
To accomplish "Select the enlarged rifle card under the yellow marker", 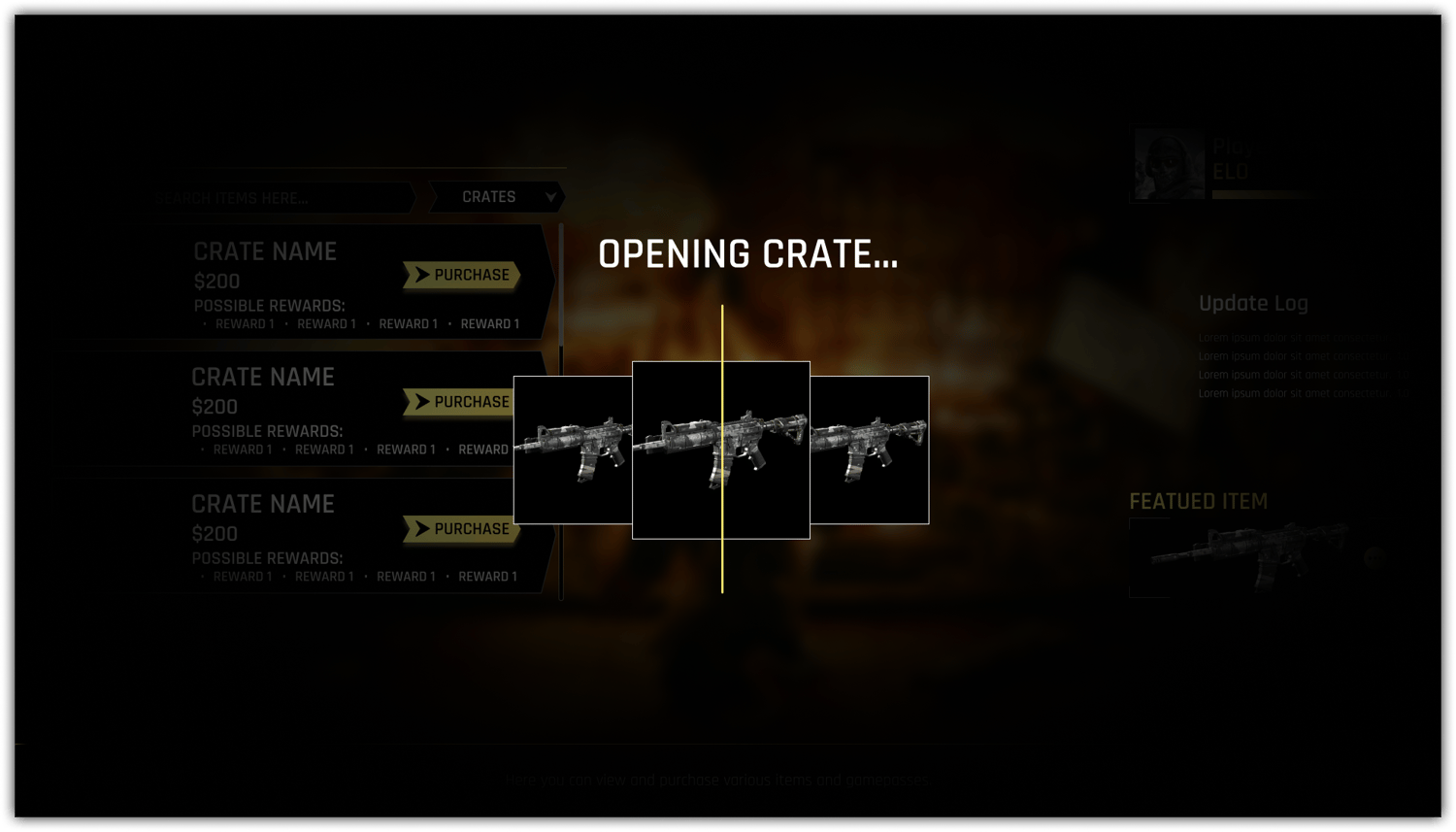I will (720, 450).
